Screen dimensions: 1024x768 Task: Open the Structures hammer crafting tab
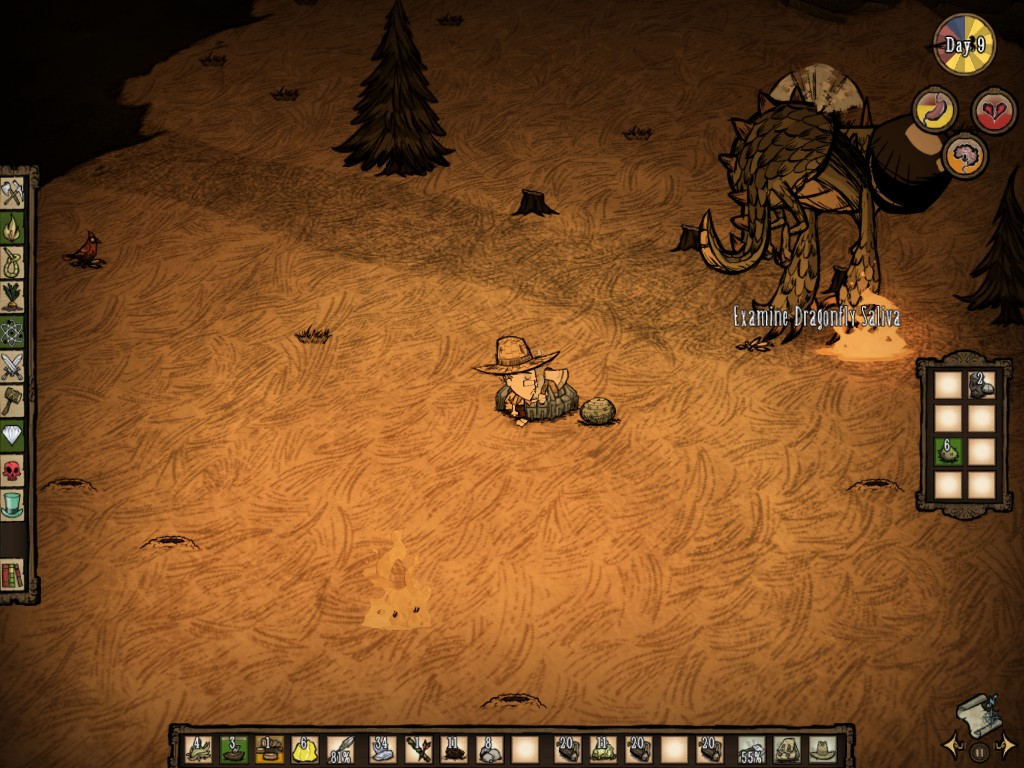pyautogui.click(x=12, y=401)
